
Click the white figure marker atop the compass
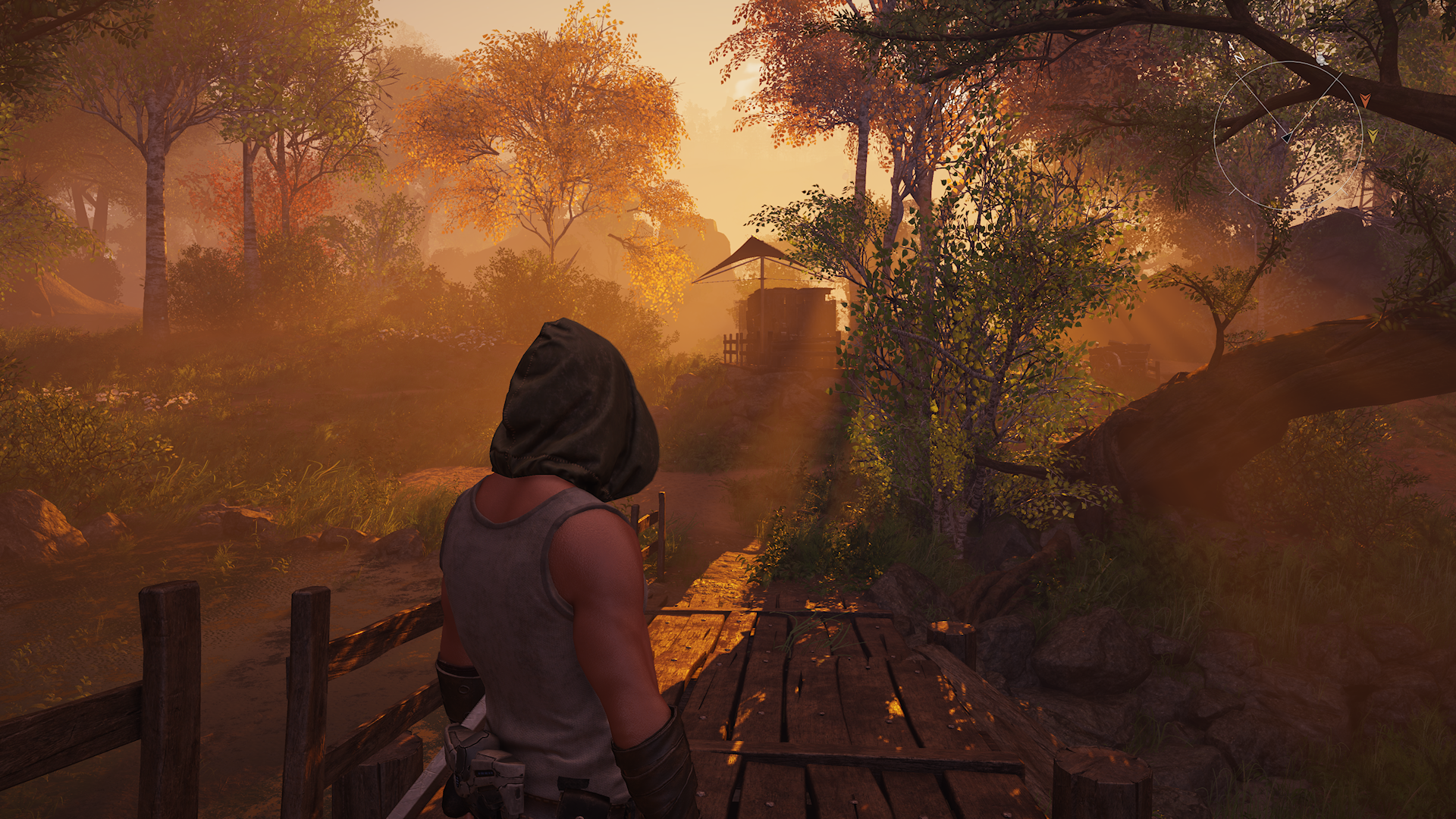pos(1321,59)
